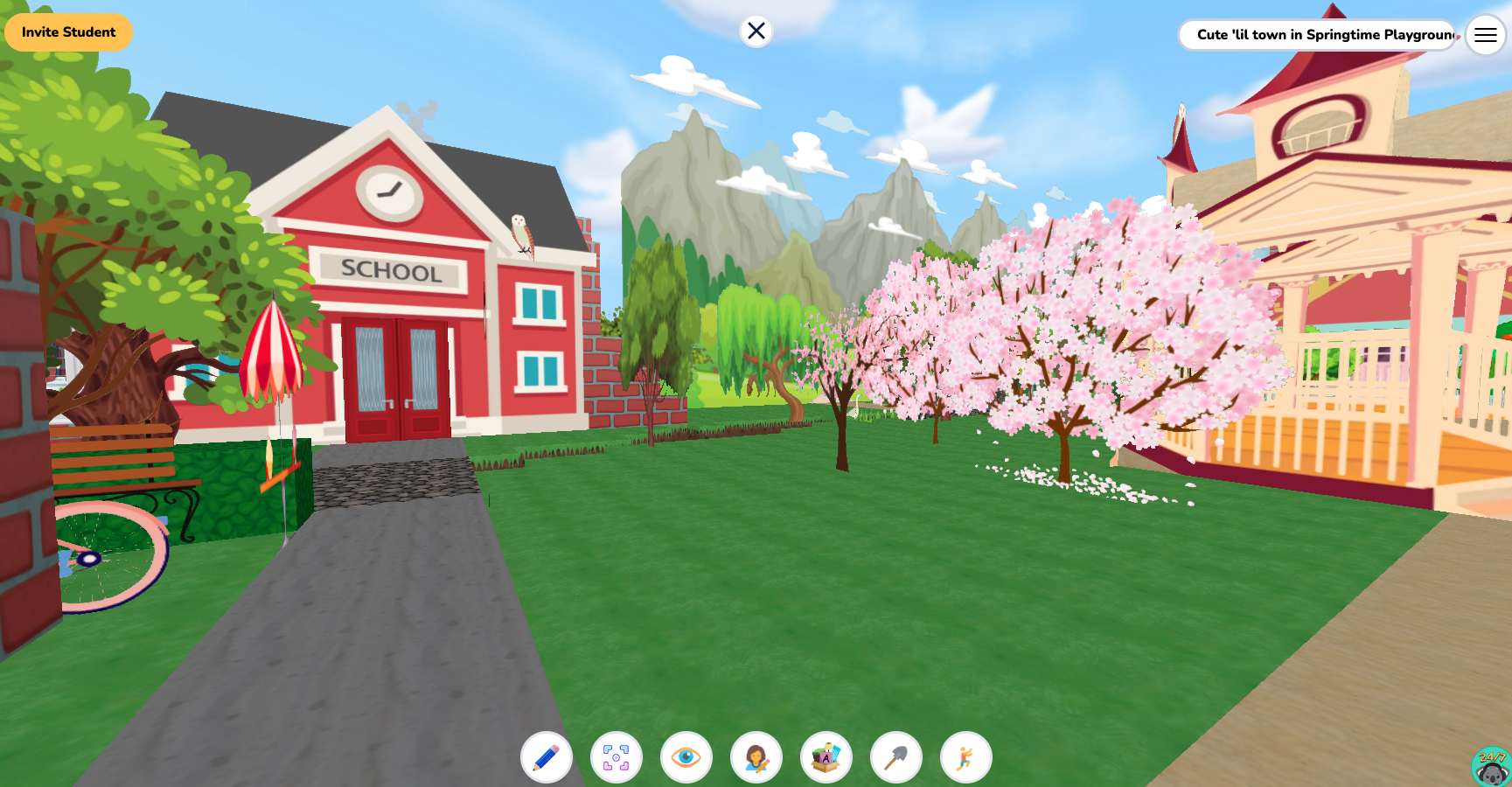Screen dimensions: 1512x787
Task: Select the pencil drawing tool
Action: point(547,757)
